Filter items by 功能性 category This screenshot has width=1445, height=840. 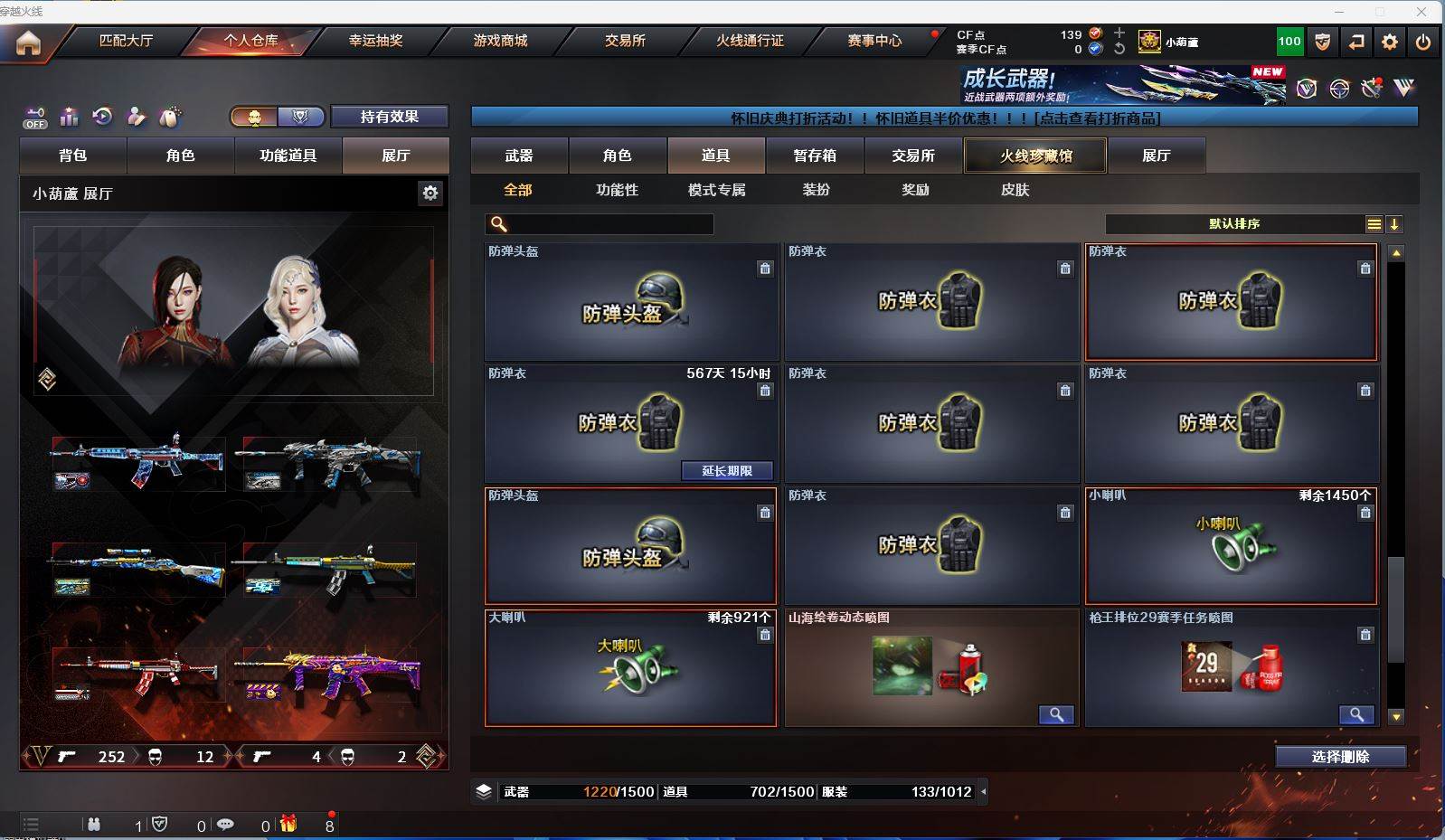point(617,190)
